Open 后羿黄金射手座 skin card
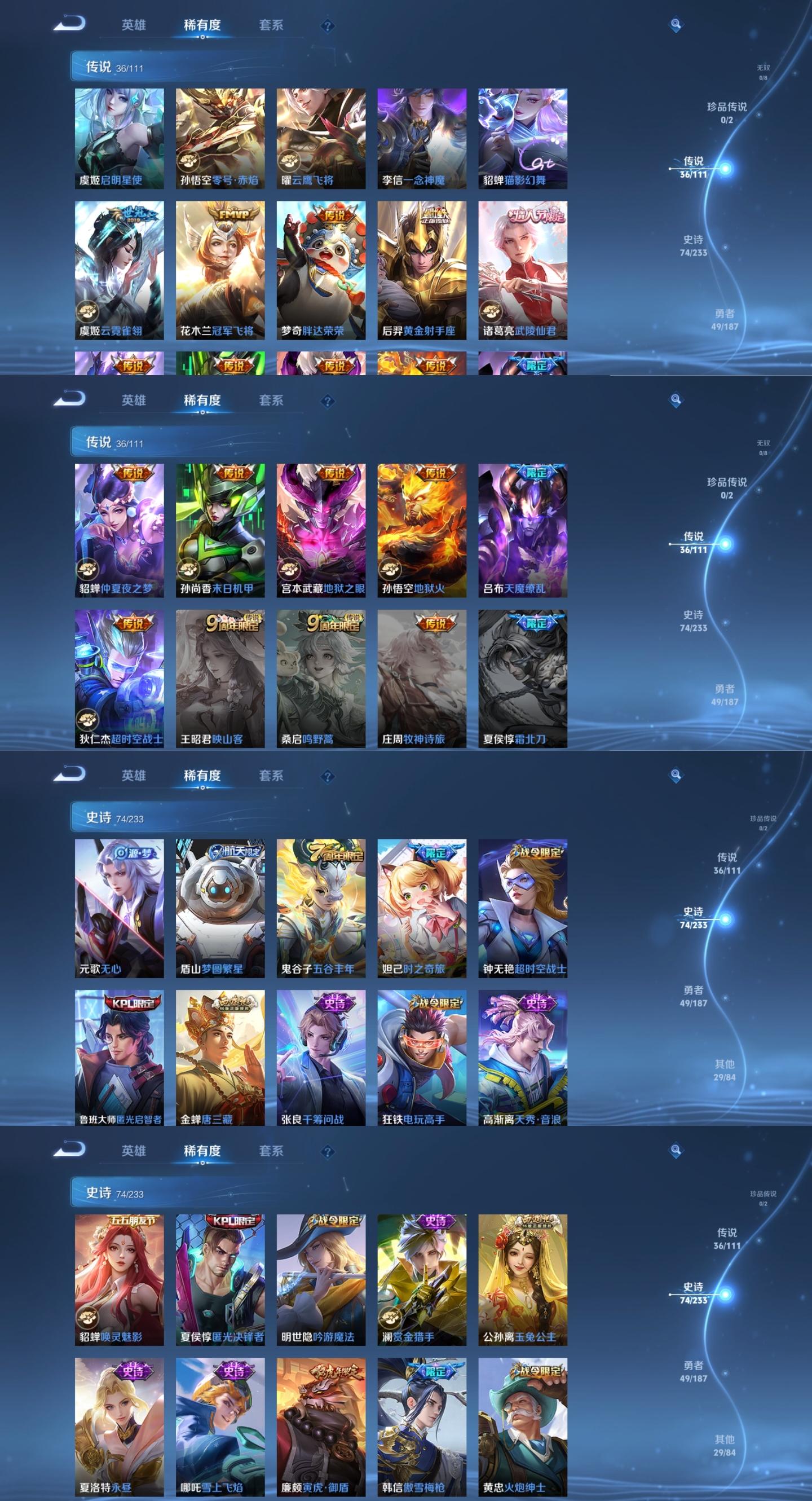The height and width of the screenshot is (1501, 812). pyautogui.click(x=422, y=270)
